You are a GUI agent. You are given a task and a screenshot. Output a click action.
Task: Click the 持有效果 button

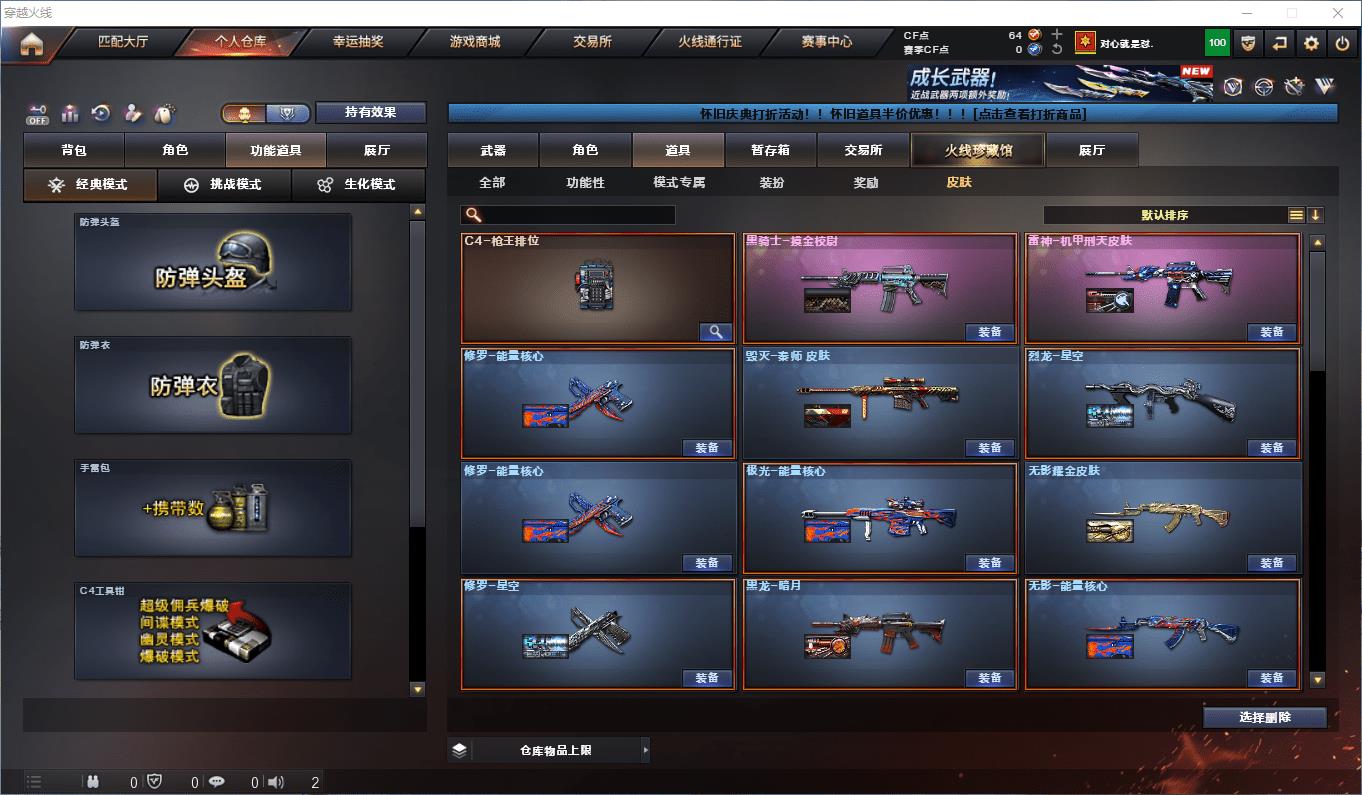pyautogui.click(x=371, y=112)
